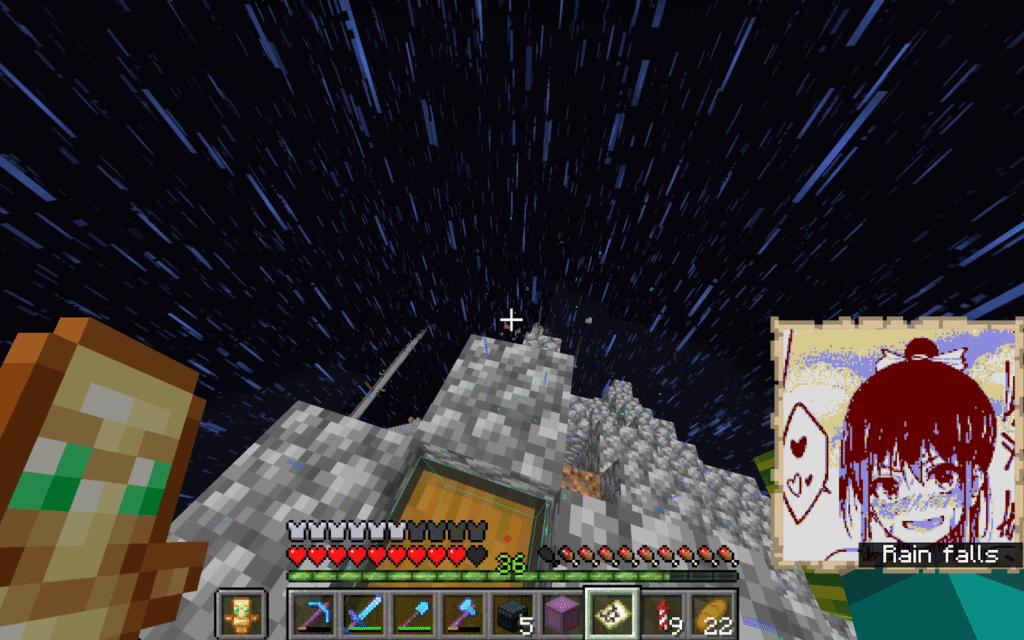Select the bread stack of 22
1024x640 pixels.
click(x=712, y=612)
